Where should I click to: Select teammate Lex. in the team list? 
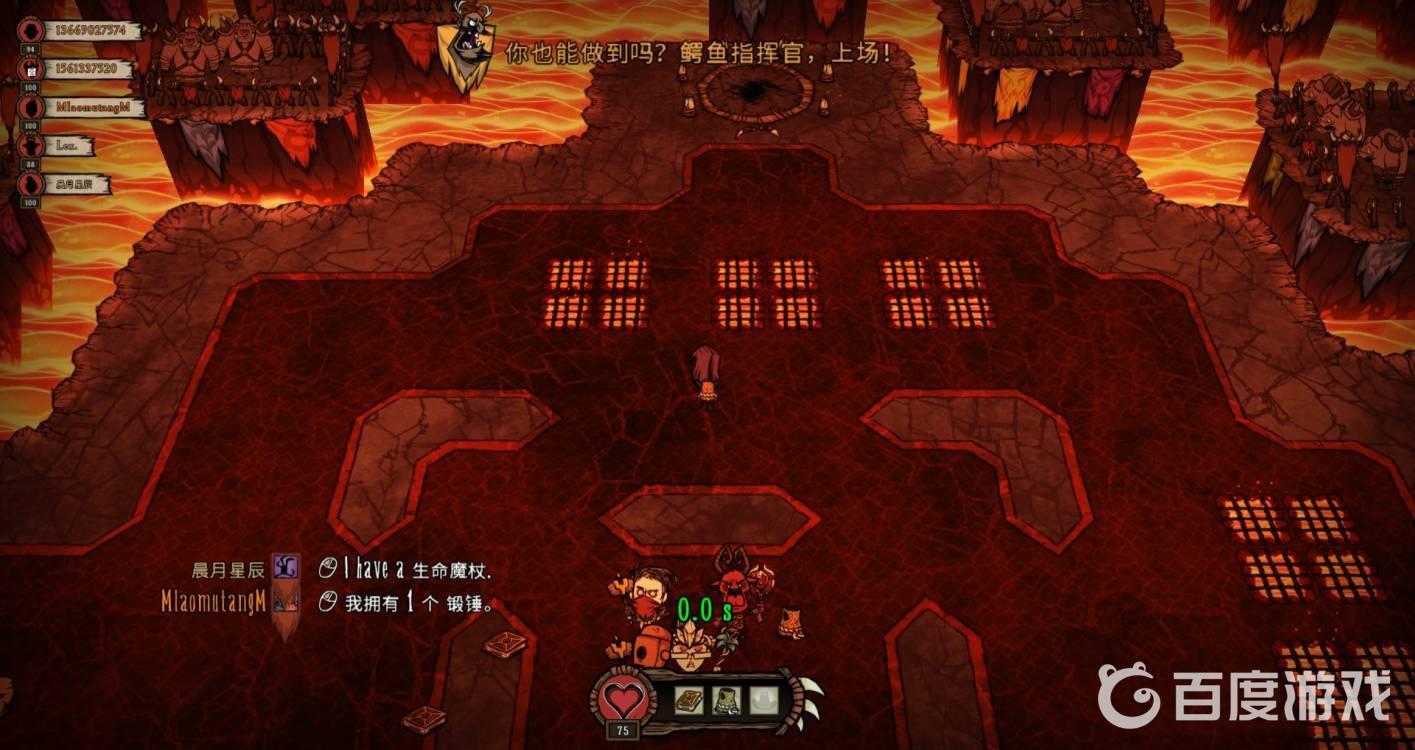coord(67,146)
